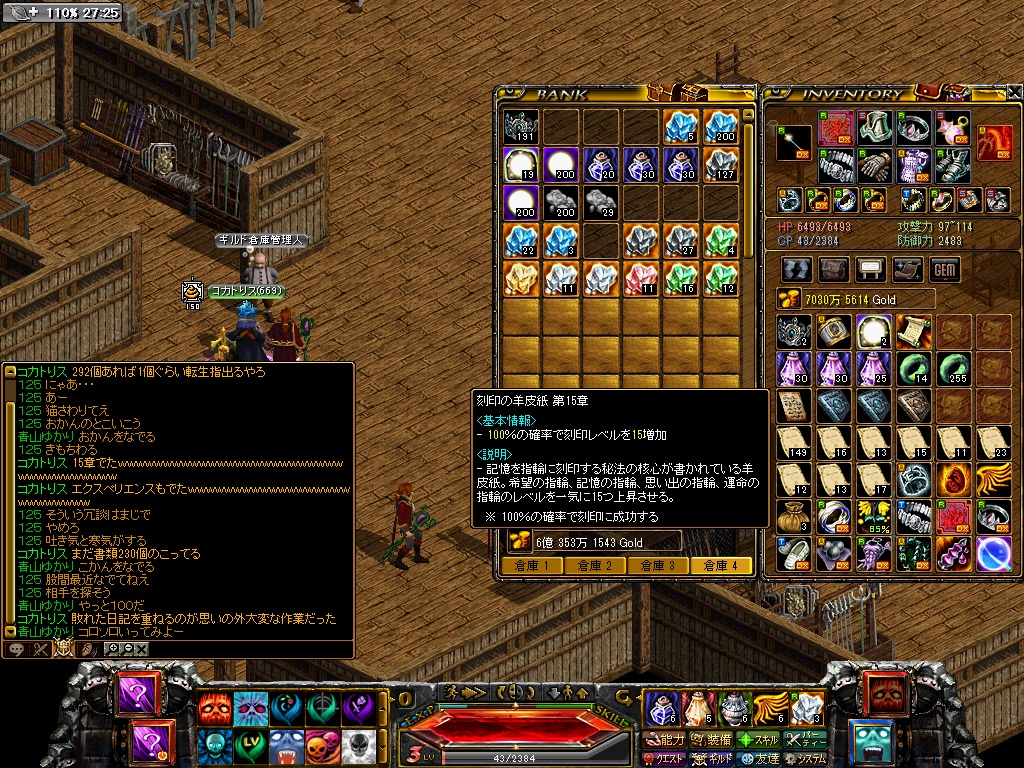Show the スキル skill menu
This screenshot has height=768, width=1024.
[759, 740]
